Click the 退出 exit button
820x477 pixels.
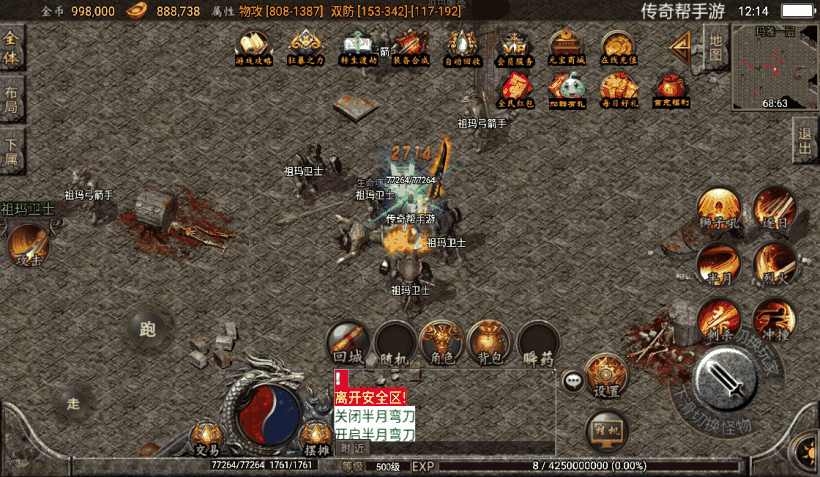point(804,141)
